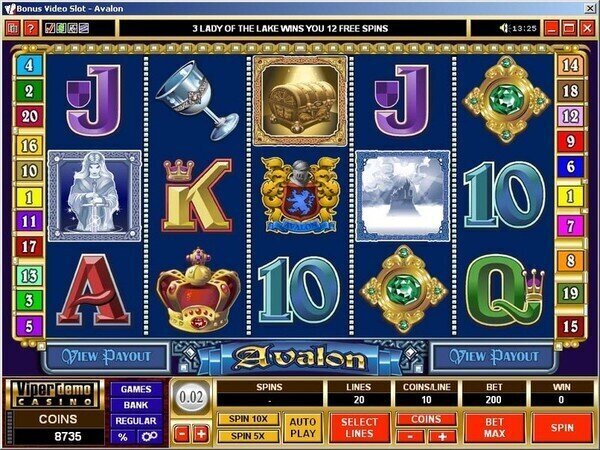The image size is (600, 450).
Task: Increase coin size with red plus
Action: (x=201, y=434)
